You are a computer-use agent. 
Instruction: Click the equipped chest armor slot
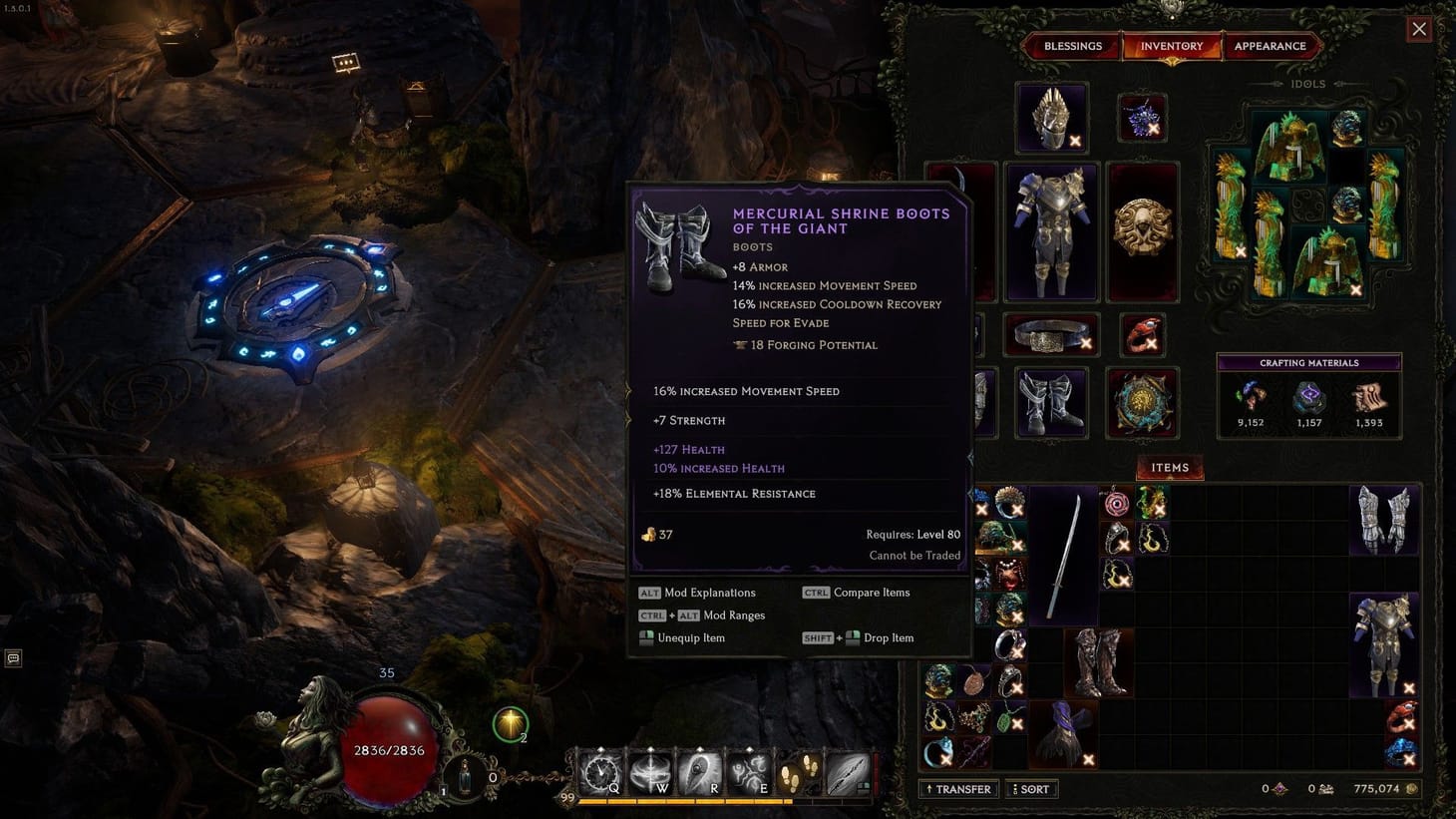(x=1050, y=229)
